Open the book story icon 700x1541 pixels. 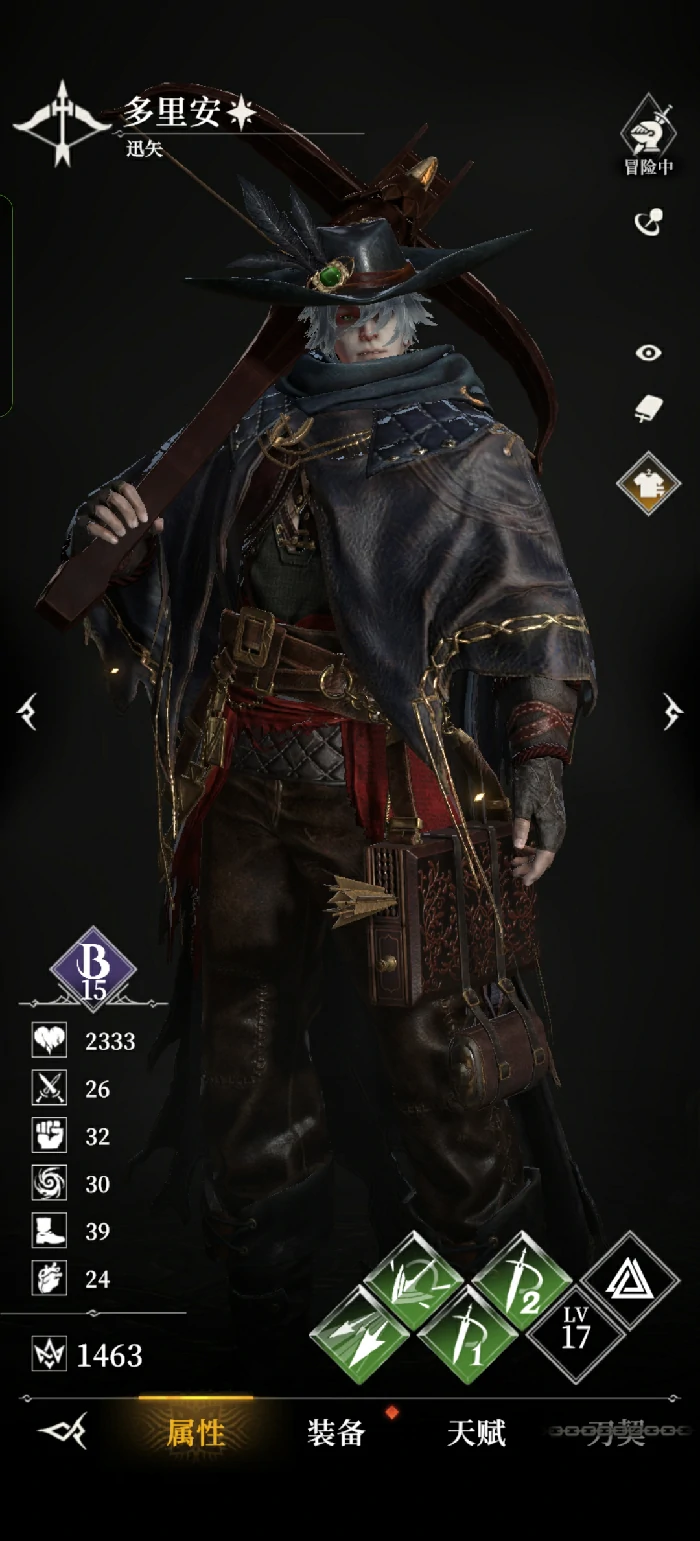pyautogui.click(x=649, y=408)
